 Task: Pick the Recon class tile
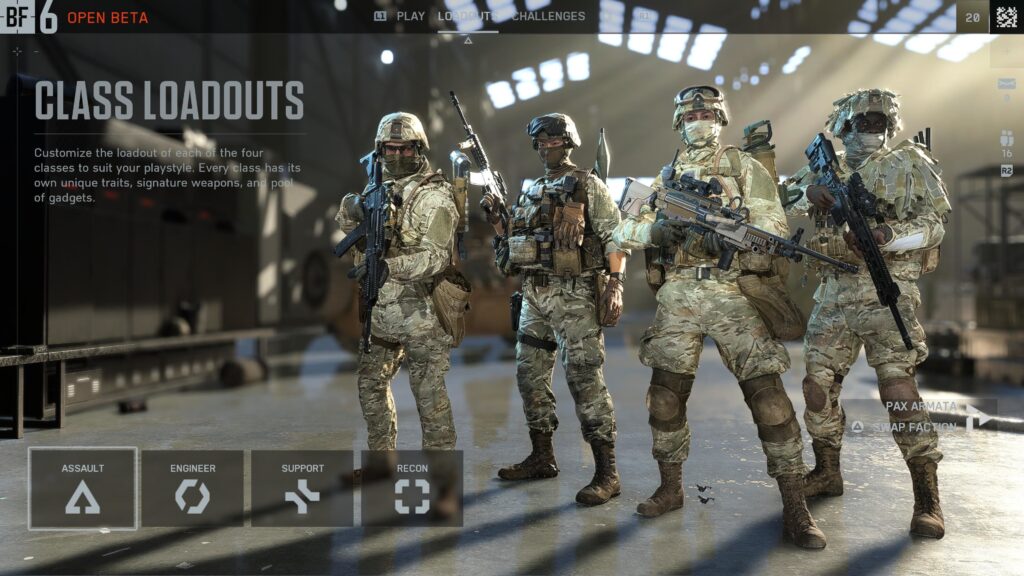coord(412,488)
